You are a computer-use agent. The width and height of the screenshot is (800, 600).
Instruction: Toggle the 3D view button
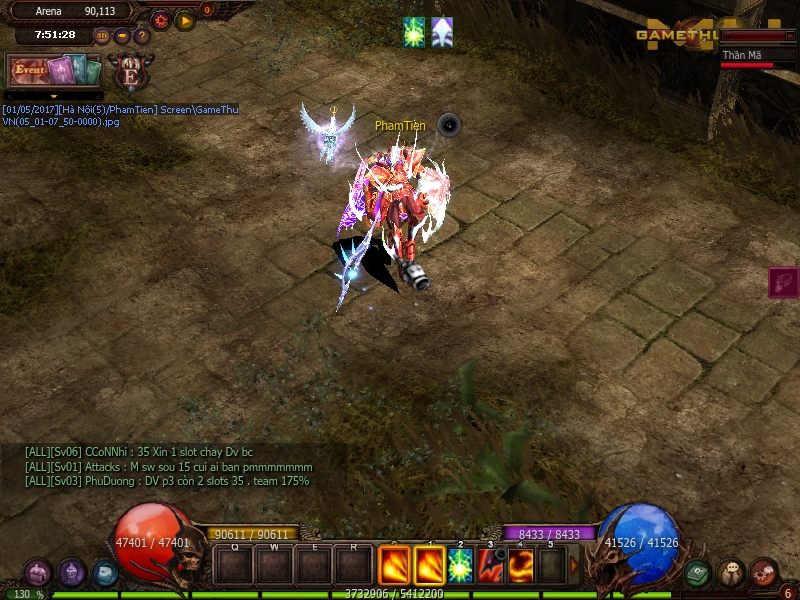(102, 36)
